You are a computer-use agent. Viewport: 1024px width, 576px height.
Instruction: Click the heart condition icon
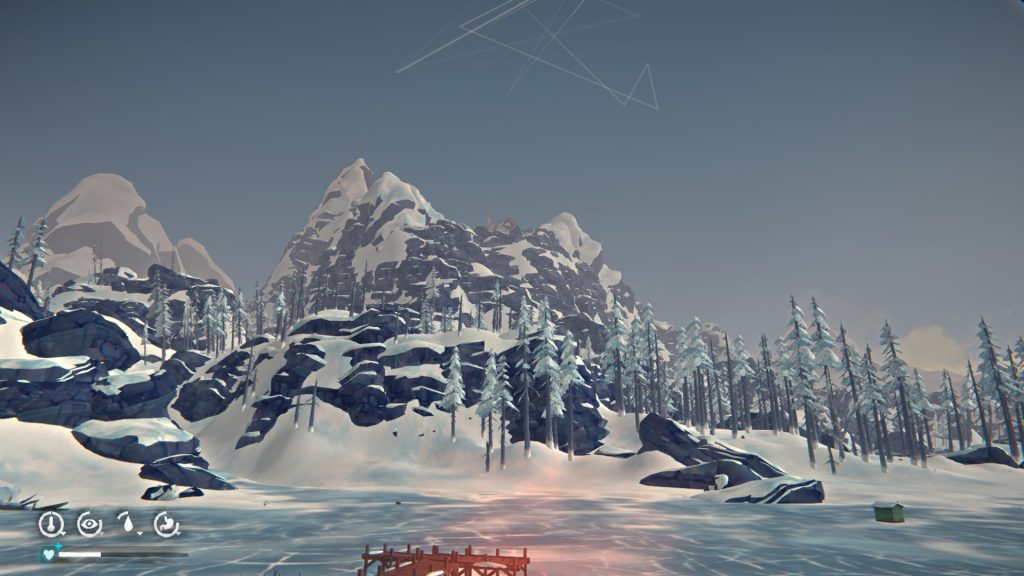[x=47, y=553]
